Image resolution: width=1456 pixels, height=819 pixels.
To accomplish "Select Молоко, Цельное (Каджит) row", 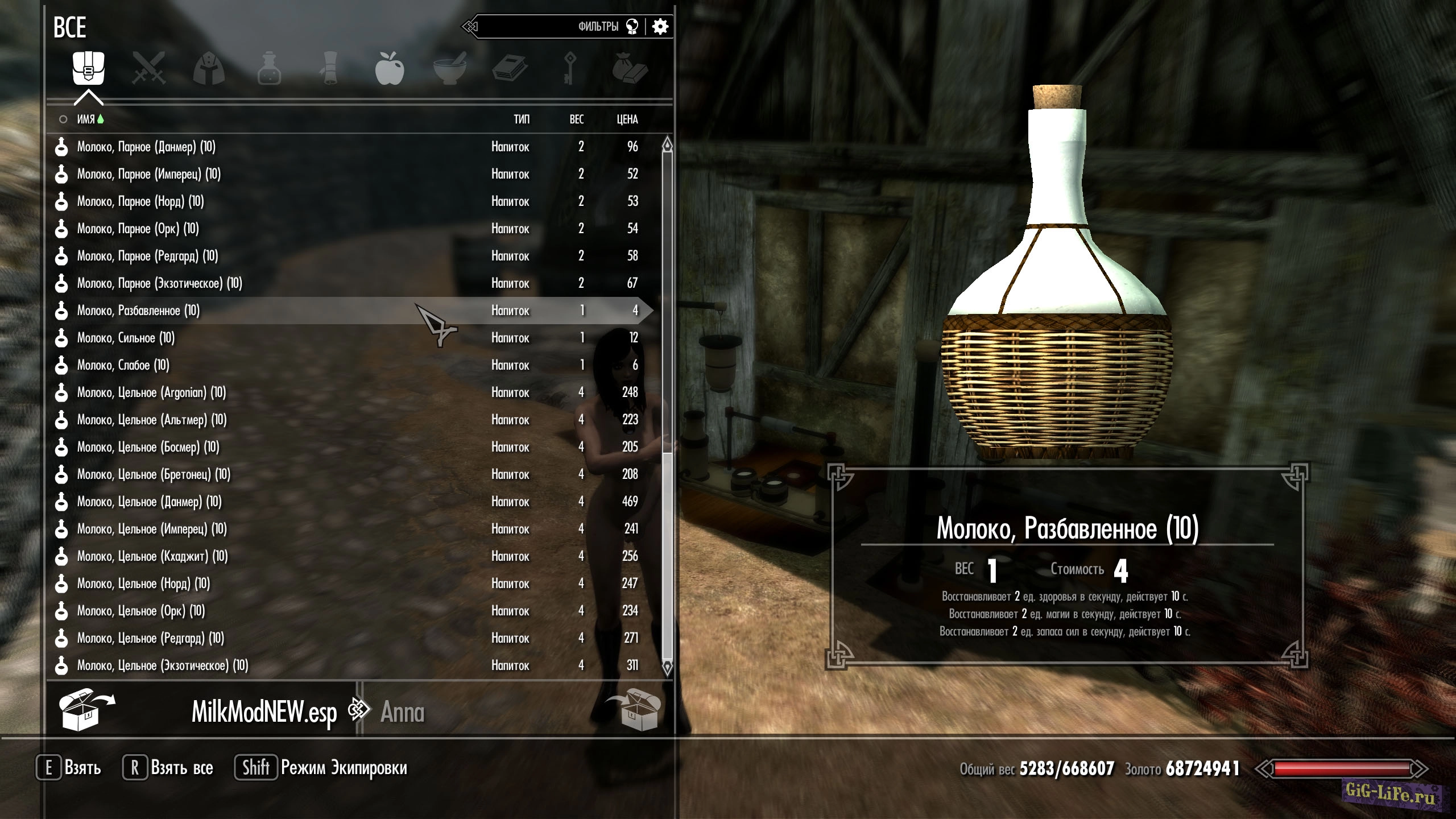I will tap(152, 556).
